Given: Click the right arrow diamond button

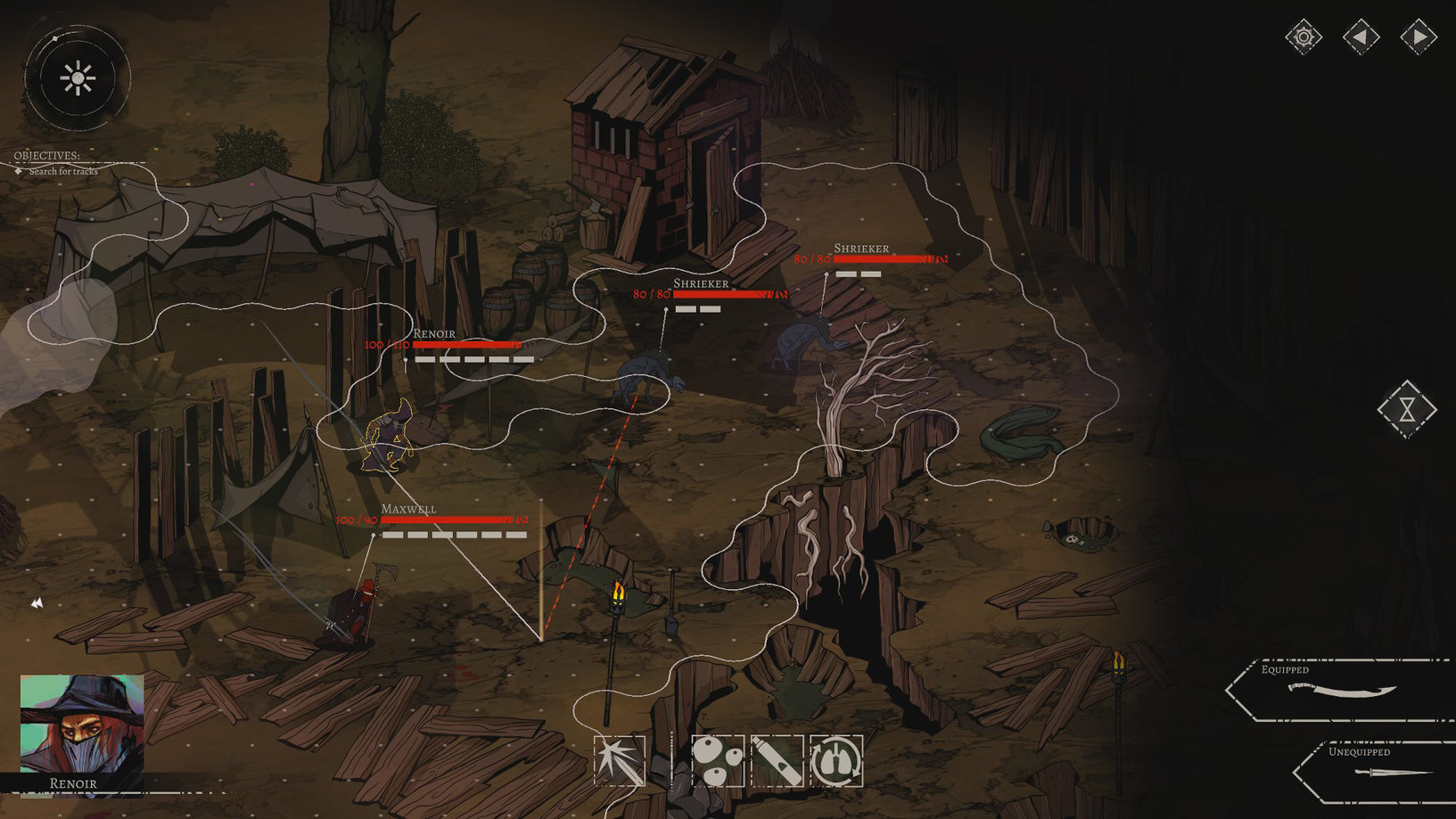Looking at the screenshot, I should click(1418, 37).
